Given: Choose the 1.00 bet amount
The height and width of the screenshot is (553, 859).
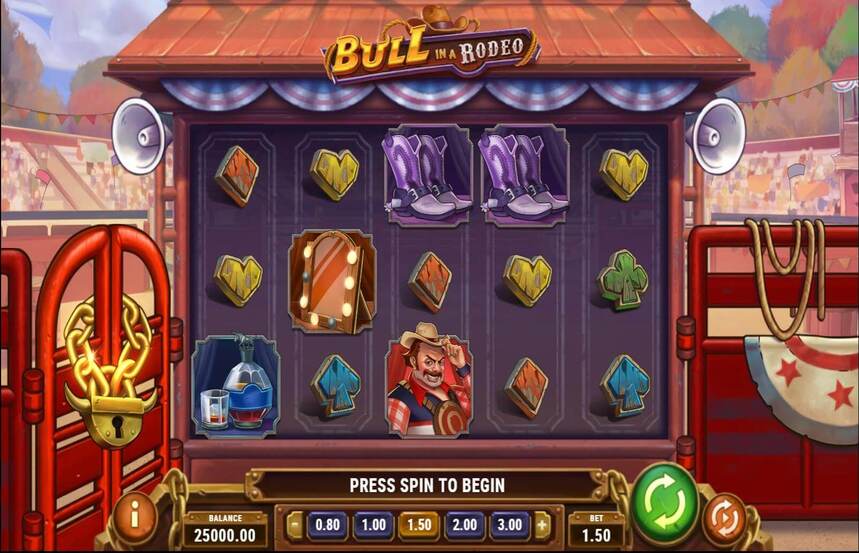Looking at the screenshot, I should click(x=372, y=524).
